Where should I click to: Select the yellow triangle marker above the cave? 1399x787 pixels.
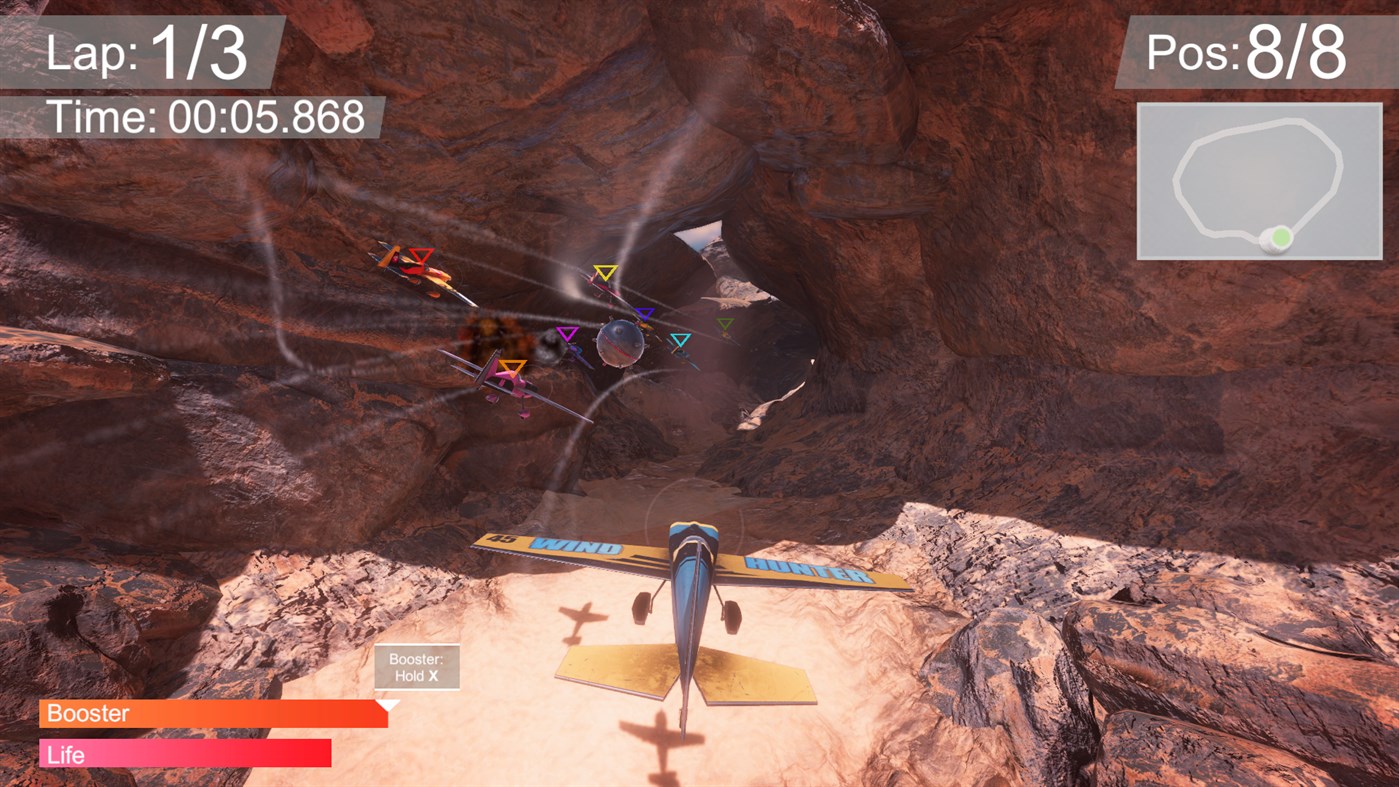(604, 270)
